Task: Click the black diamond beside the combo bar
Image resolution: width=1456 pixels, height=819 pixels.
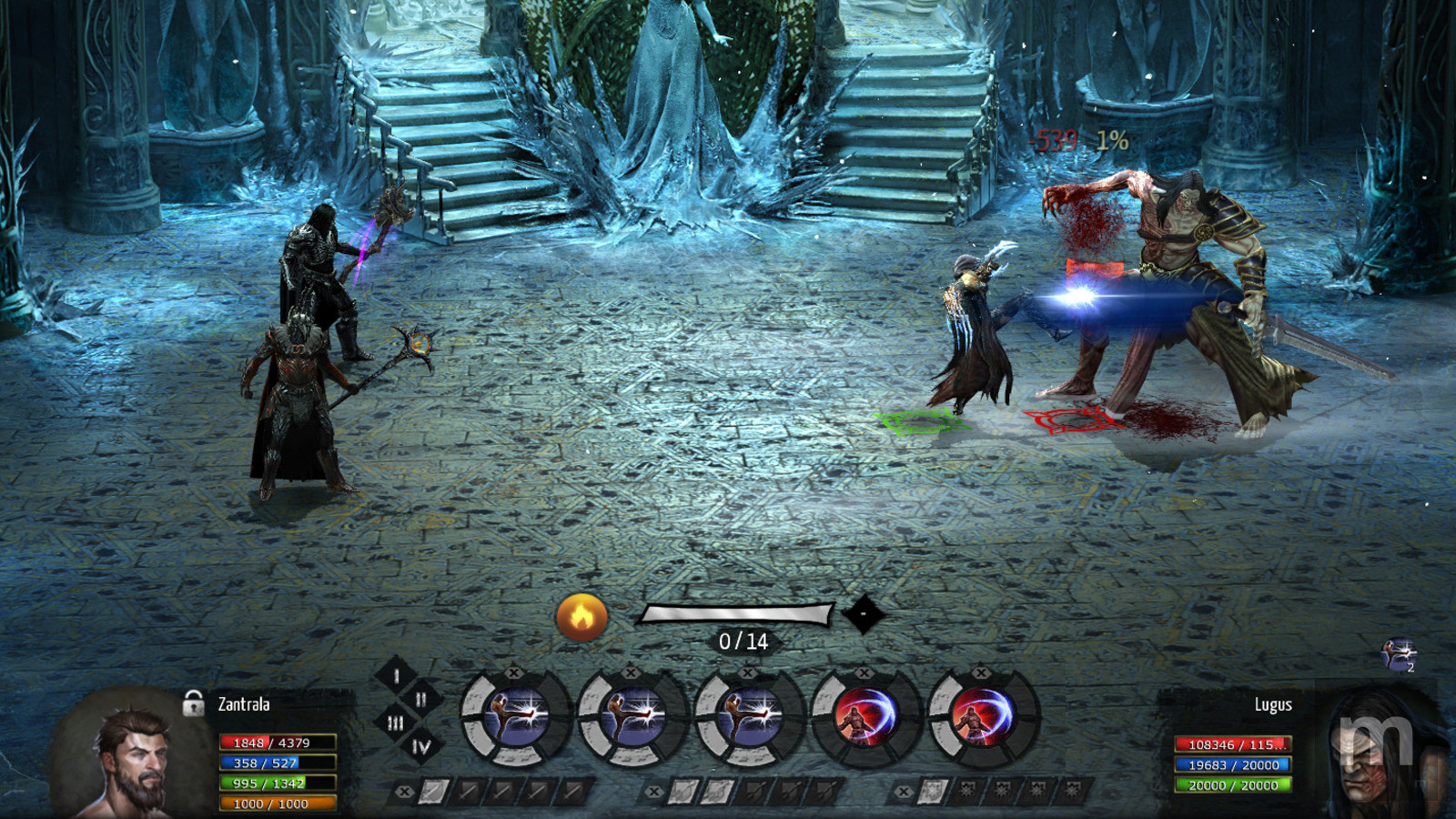Action: point(863,614)
